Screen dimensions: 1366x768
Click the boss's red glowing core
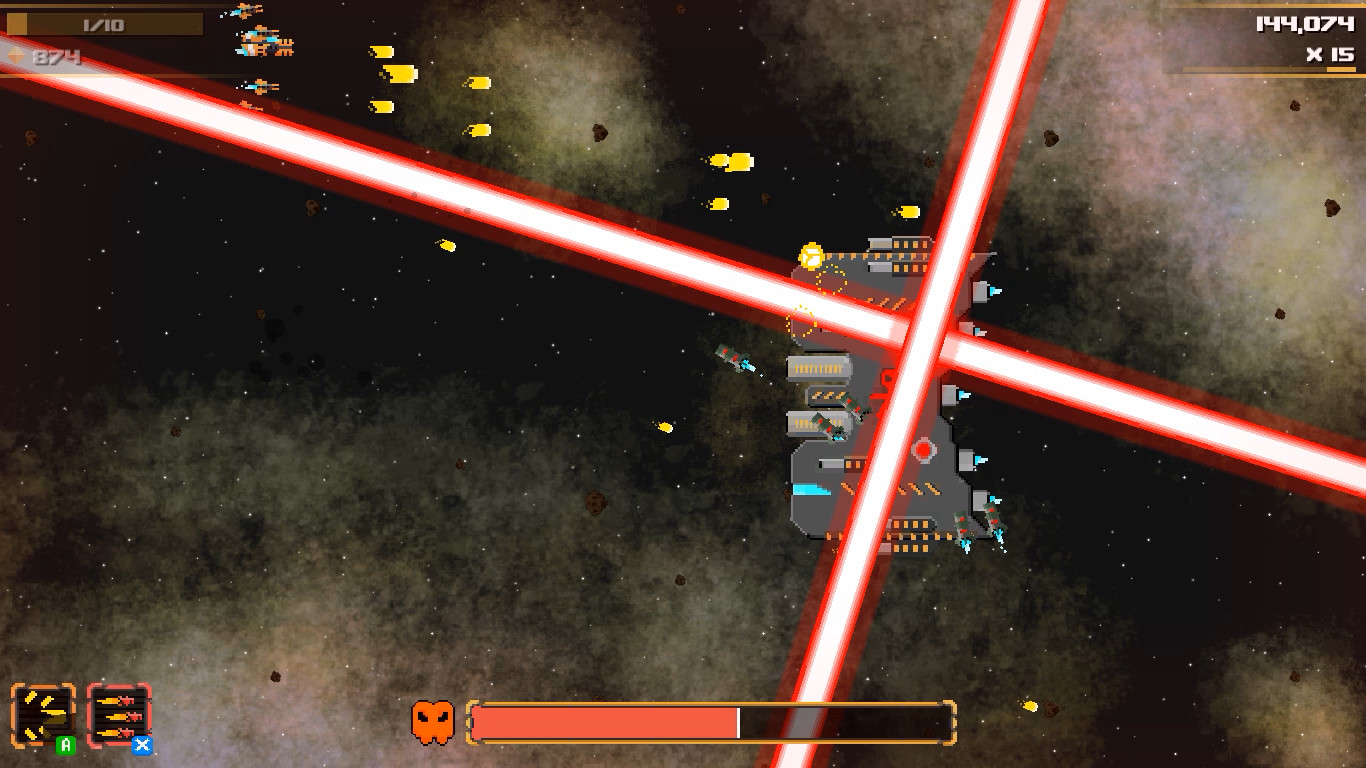point(921,452)
